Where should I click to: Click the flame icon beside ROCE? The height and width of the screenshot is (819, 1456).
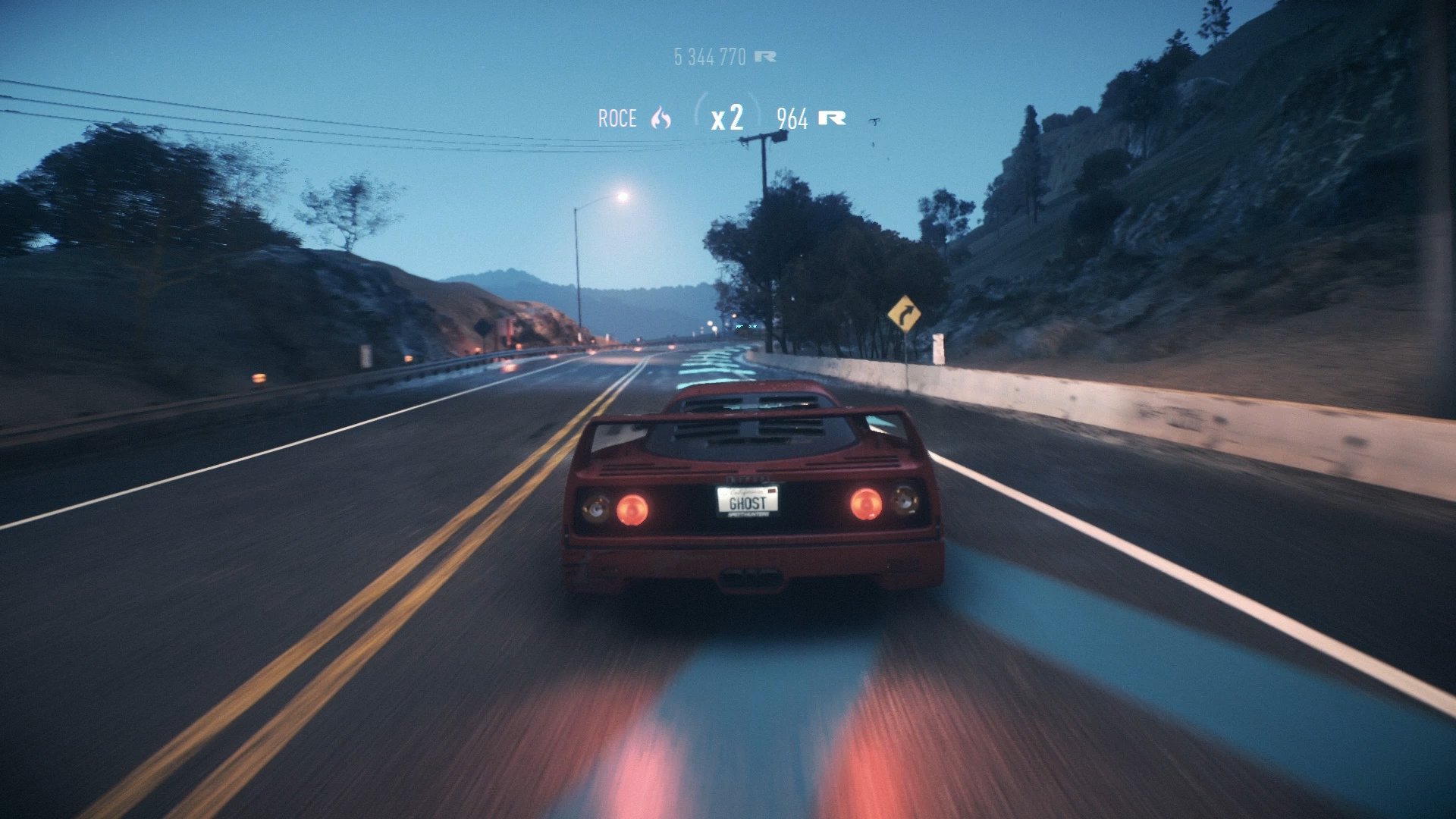[659, 118]
